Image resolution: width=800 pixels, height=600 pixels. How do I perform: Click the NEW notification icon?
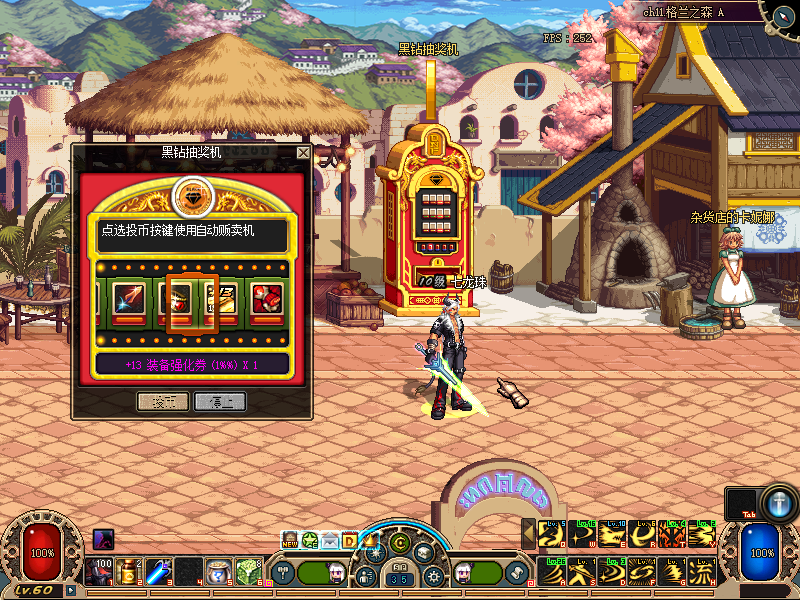pyautogui.click(x=290, y=541)
